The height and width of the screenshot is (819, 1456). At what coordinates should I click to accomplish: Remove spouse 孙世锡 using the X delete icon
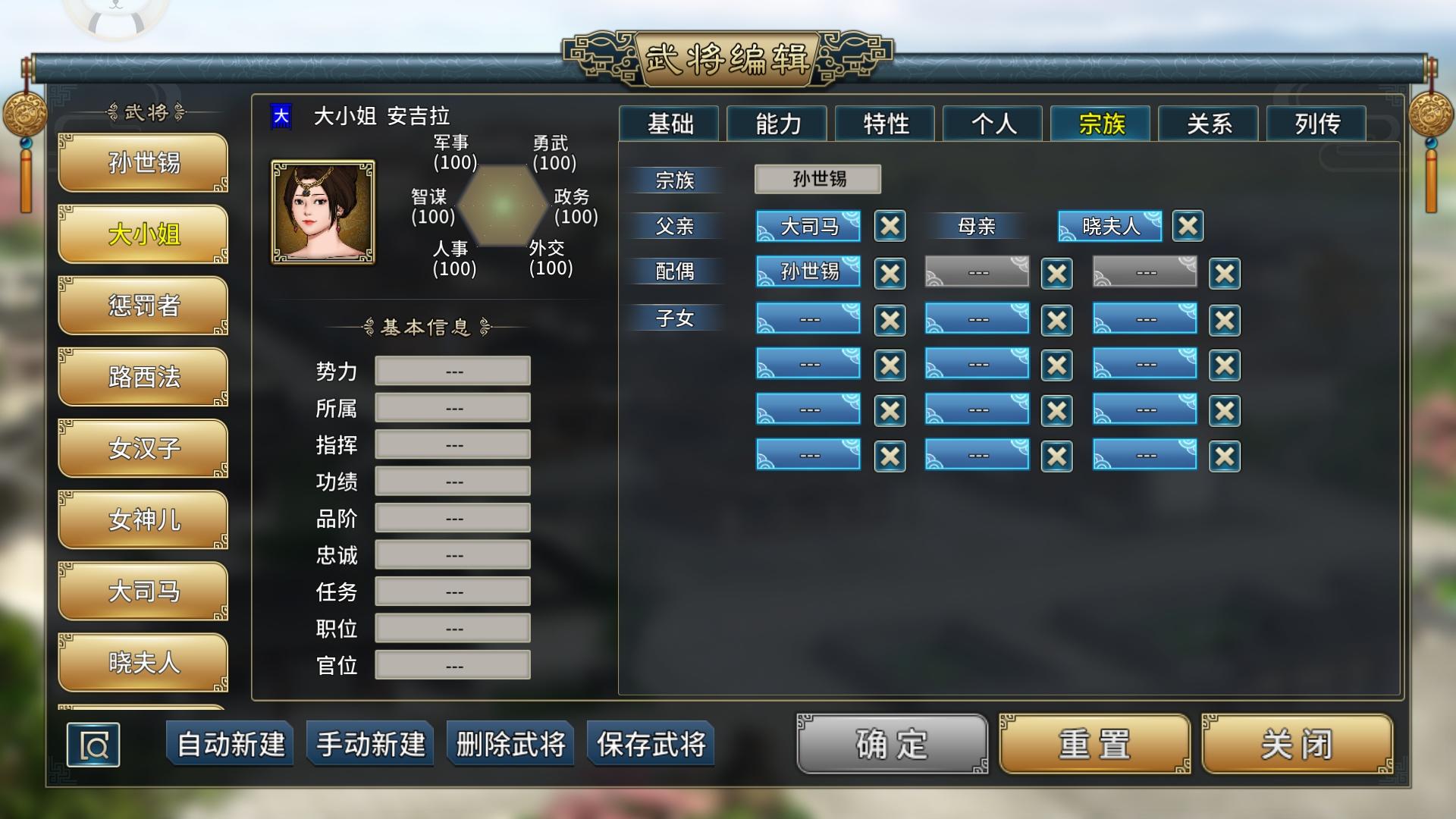pyautogui.click(x=890, y=273)
